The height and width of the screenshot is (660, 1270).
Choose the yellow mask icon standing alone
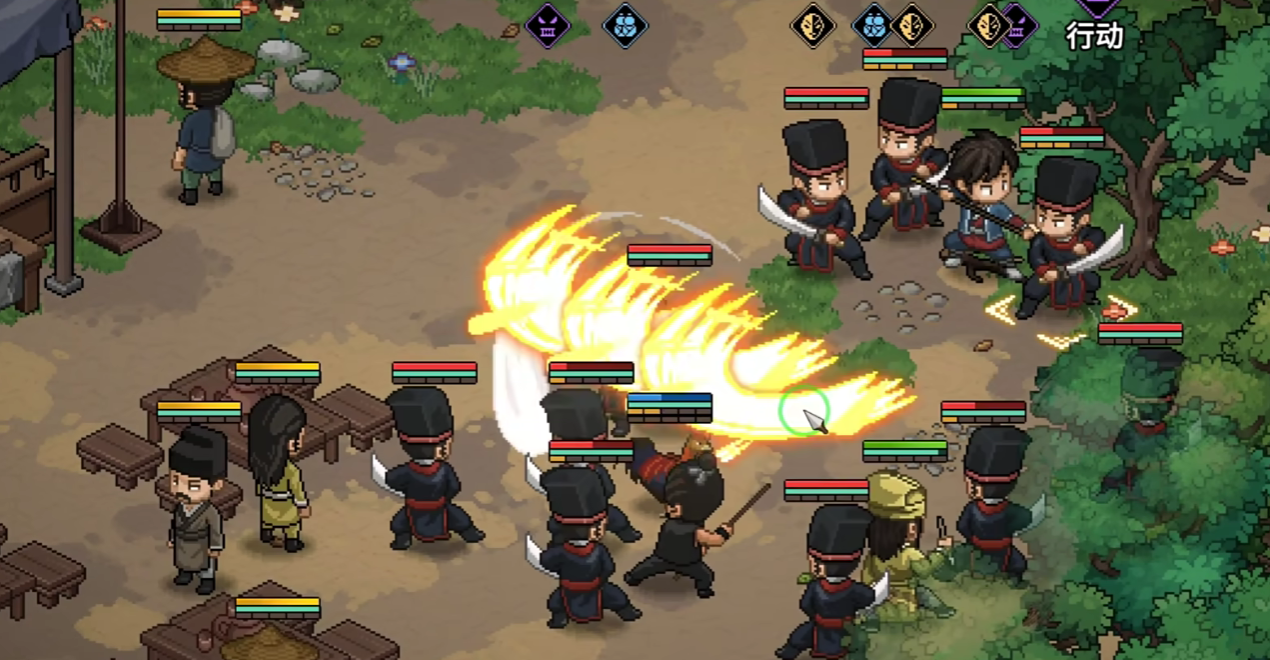[813, 25]
